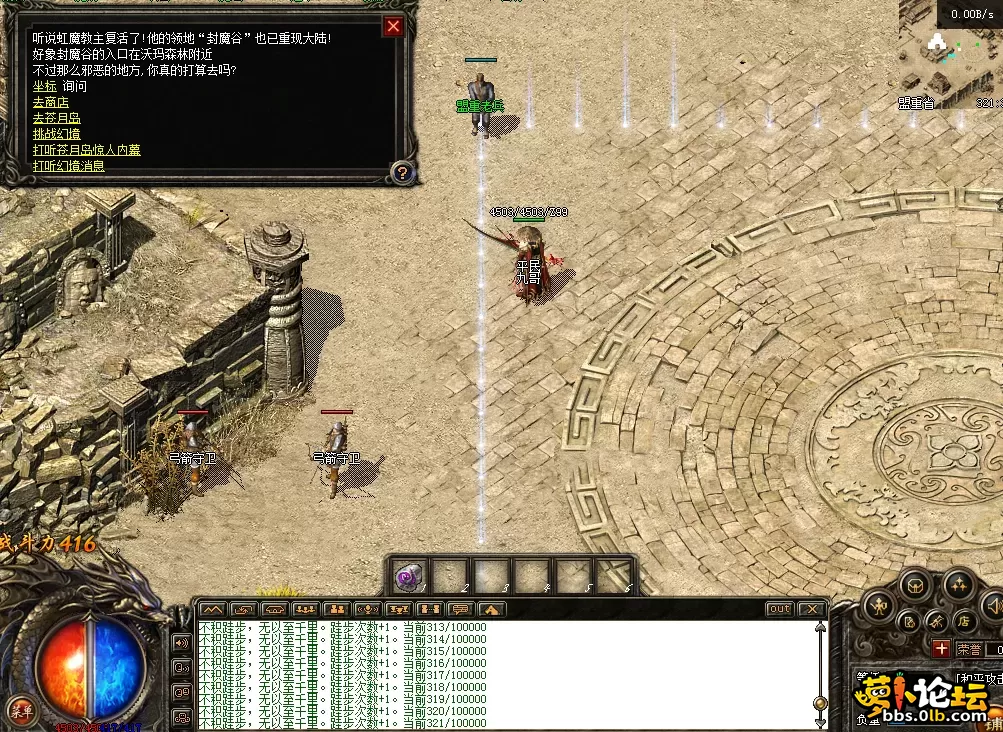Click the chat scrollbar down arrow
This screenshot has height=732, width=1003.
pos(821,722)
